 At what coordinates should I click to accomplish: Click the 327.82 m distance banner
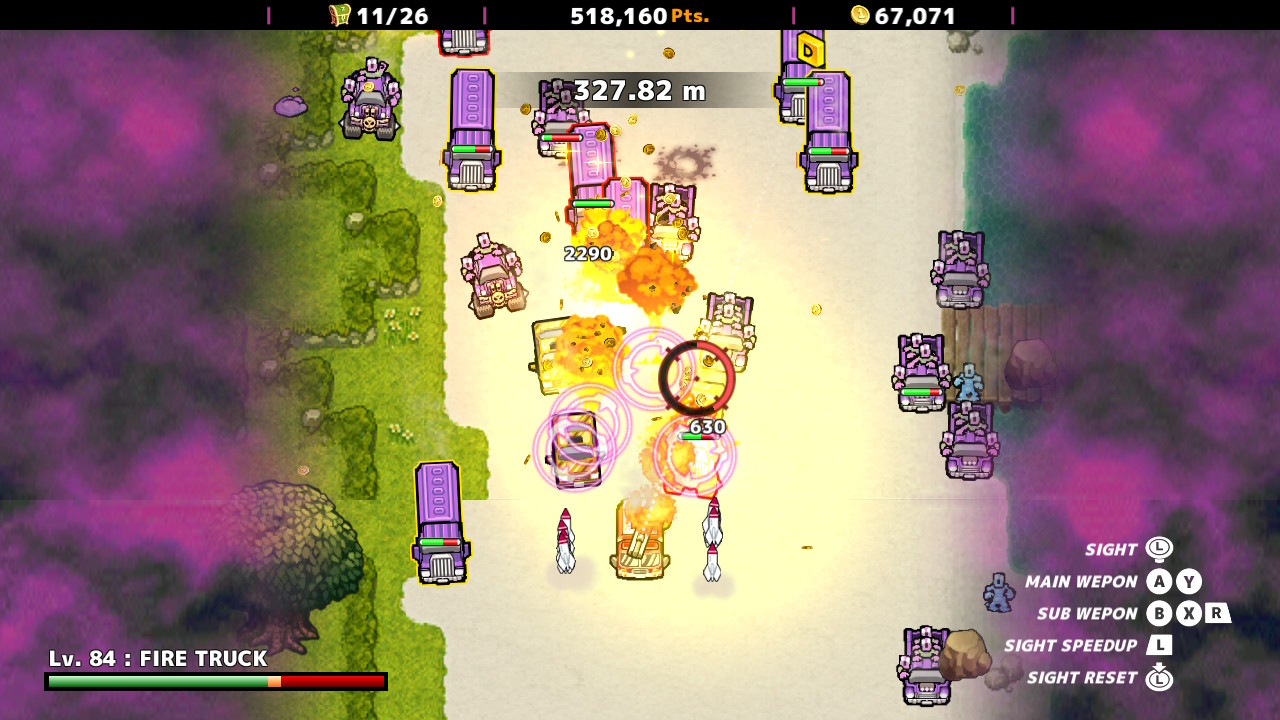[640, 90]
